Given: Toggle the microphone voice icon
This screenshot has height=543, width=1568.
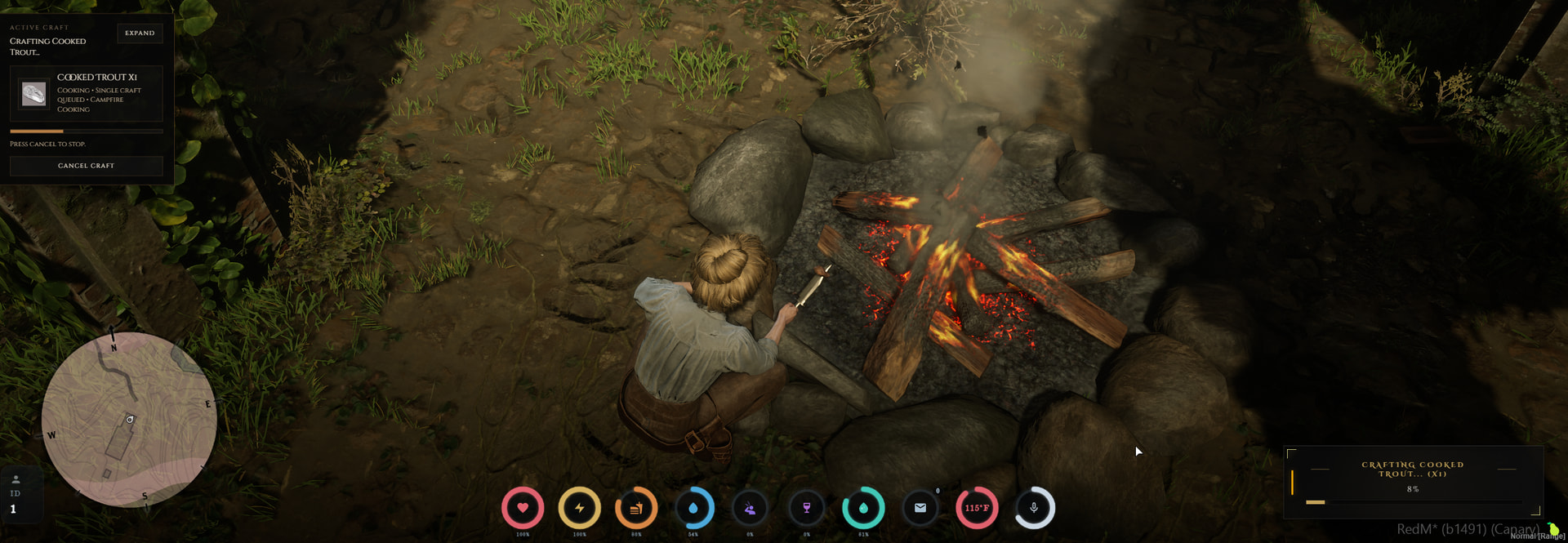Looking at the screenshot, I should pos(1034,508).
